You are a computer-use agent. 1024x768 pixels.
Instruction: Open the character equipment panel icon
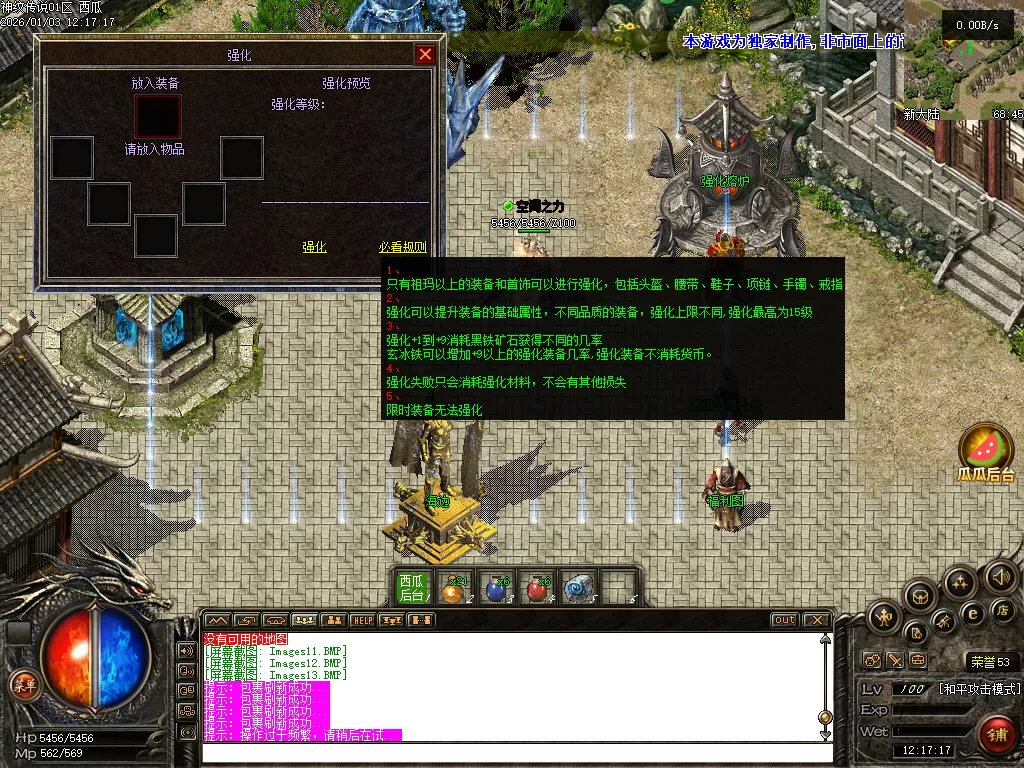(884, 616)
